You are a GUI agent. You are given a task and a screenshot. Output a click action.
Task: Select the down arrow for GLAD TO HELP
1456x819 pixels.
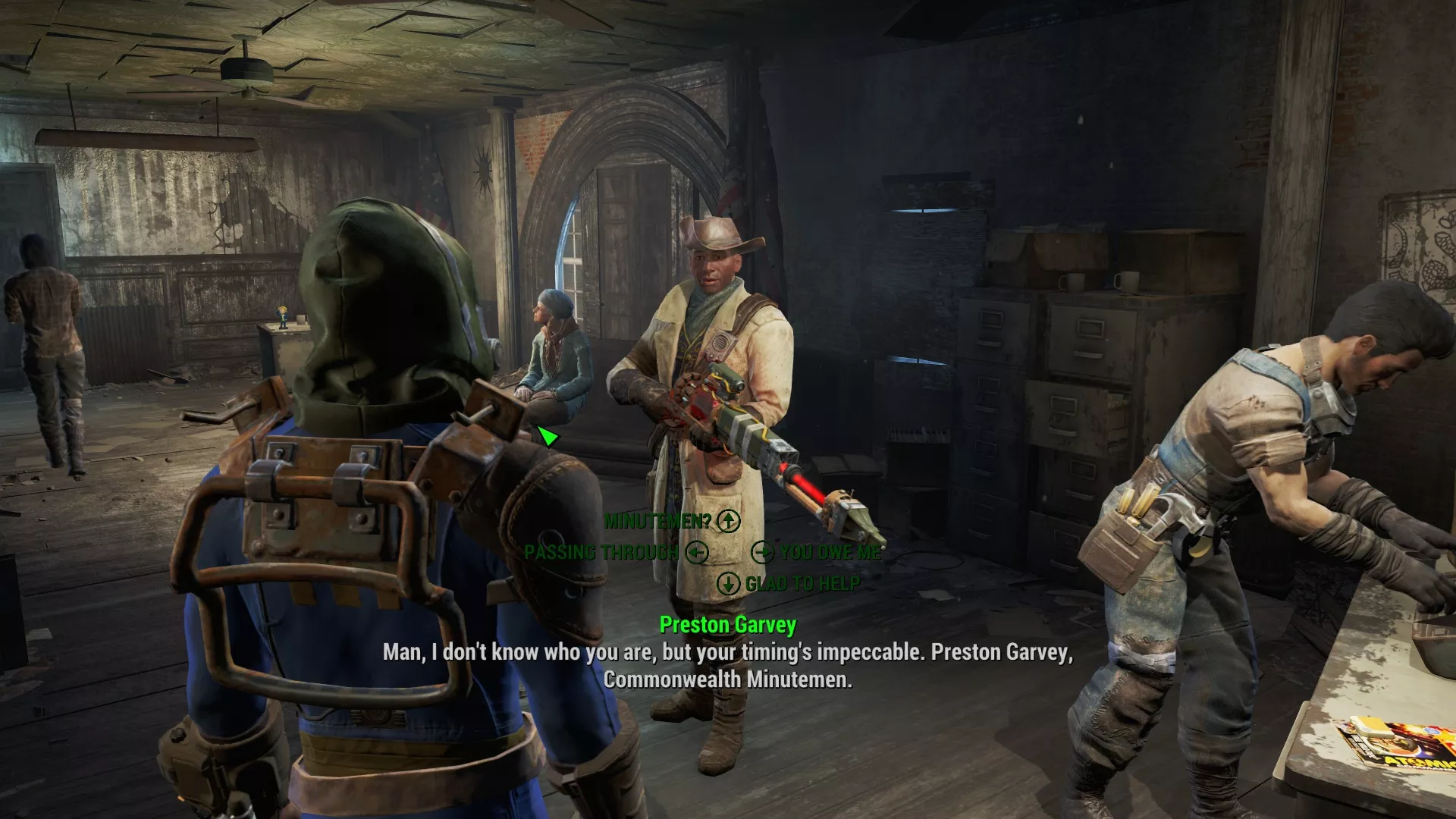730,584
